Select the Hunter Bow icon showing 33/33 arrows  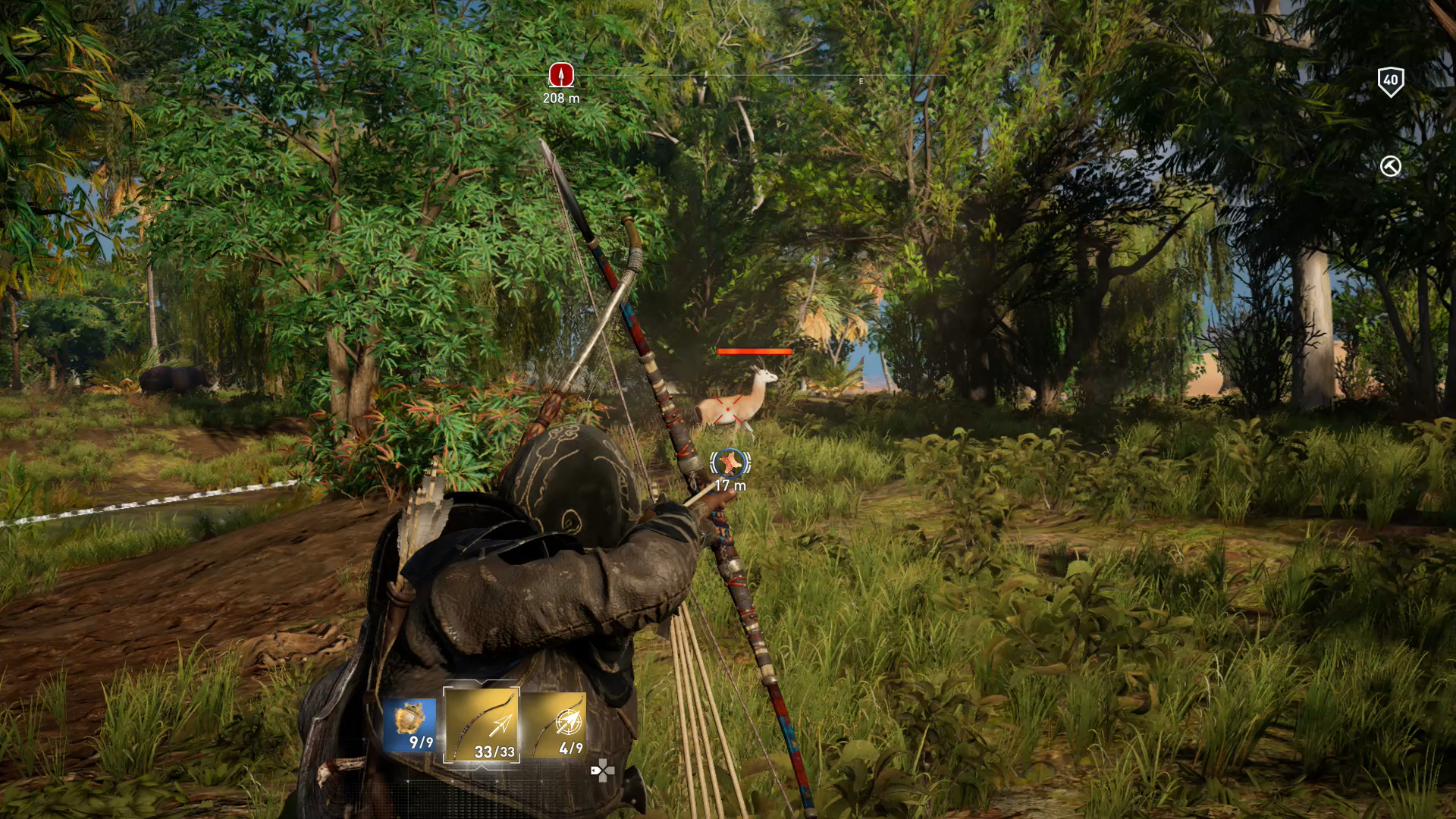(483, 726)
